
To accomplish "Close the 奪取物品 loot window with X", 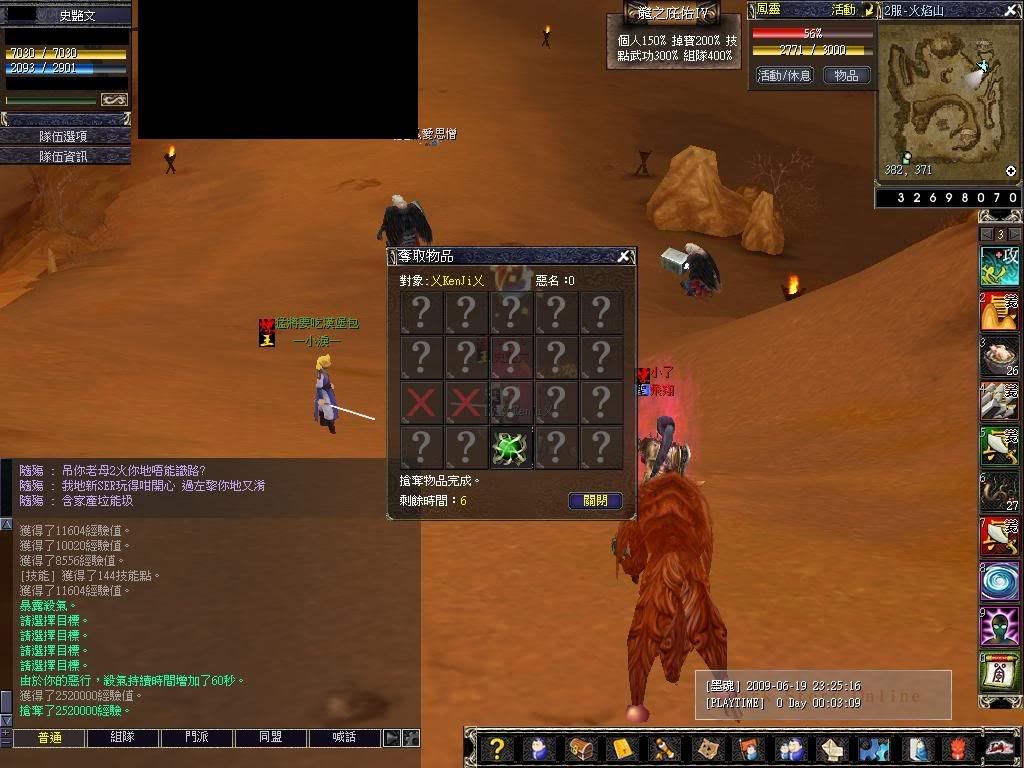I will tap(624, 257).
